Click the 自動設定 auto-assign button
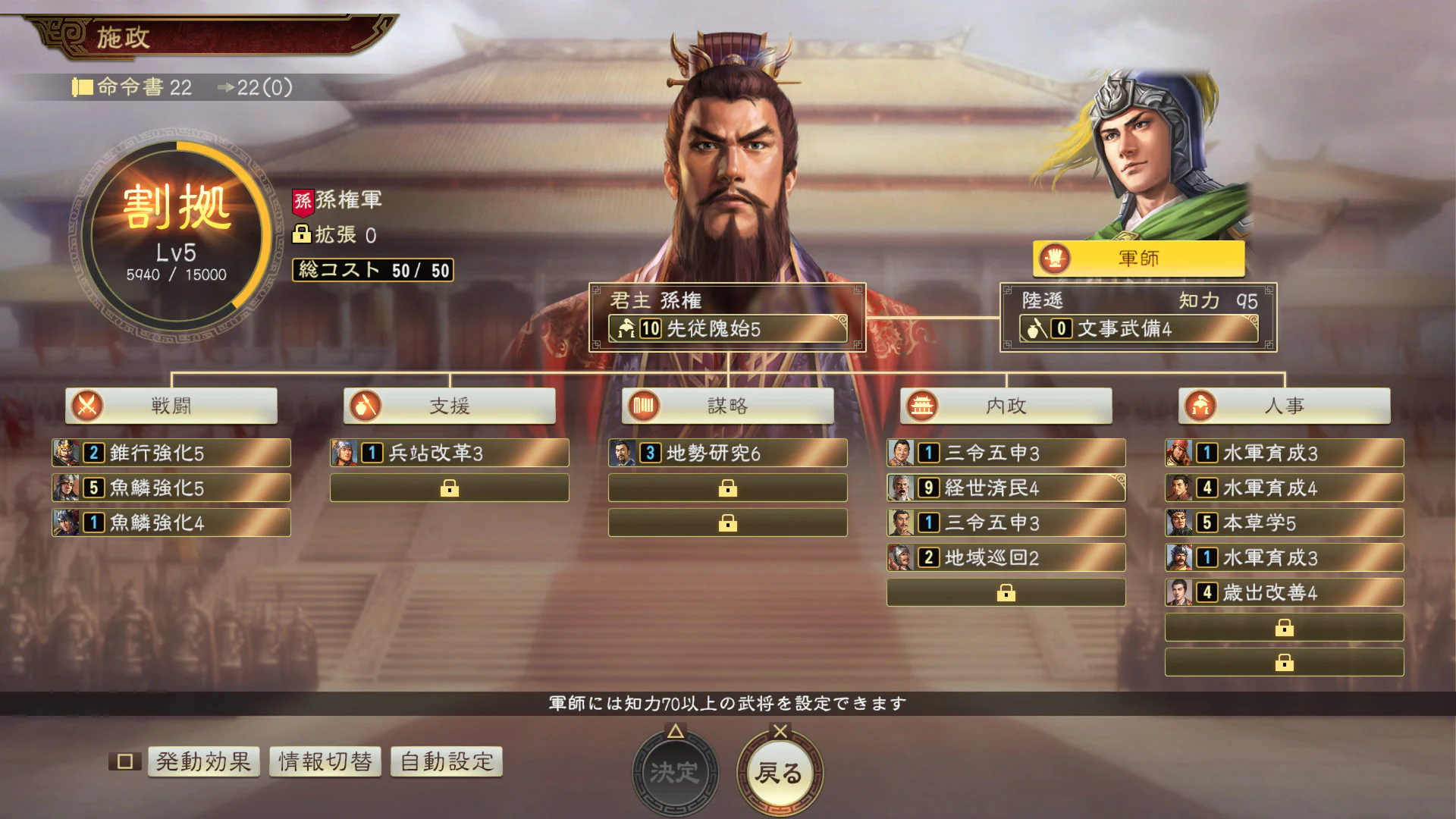The image size is (1456, 819). click(445, 761)
